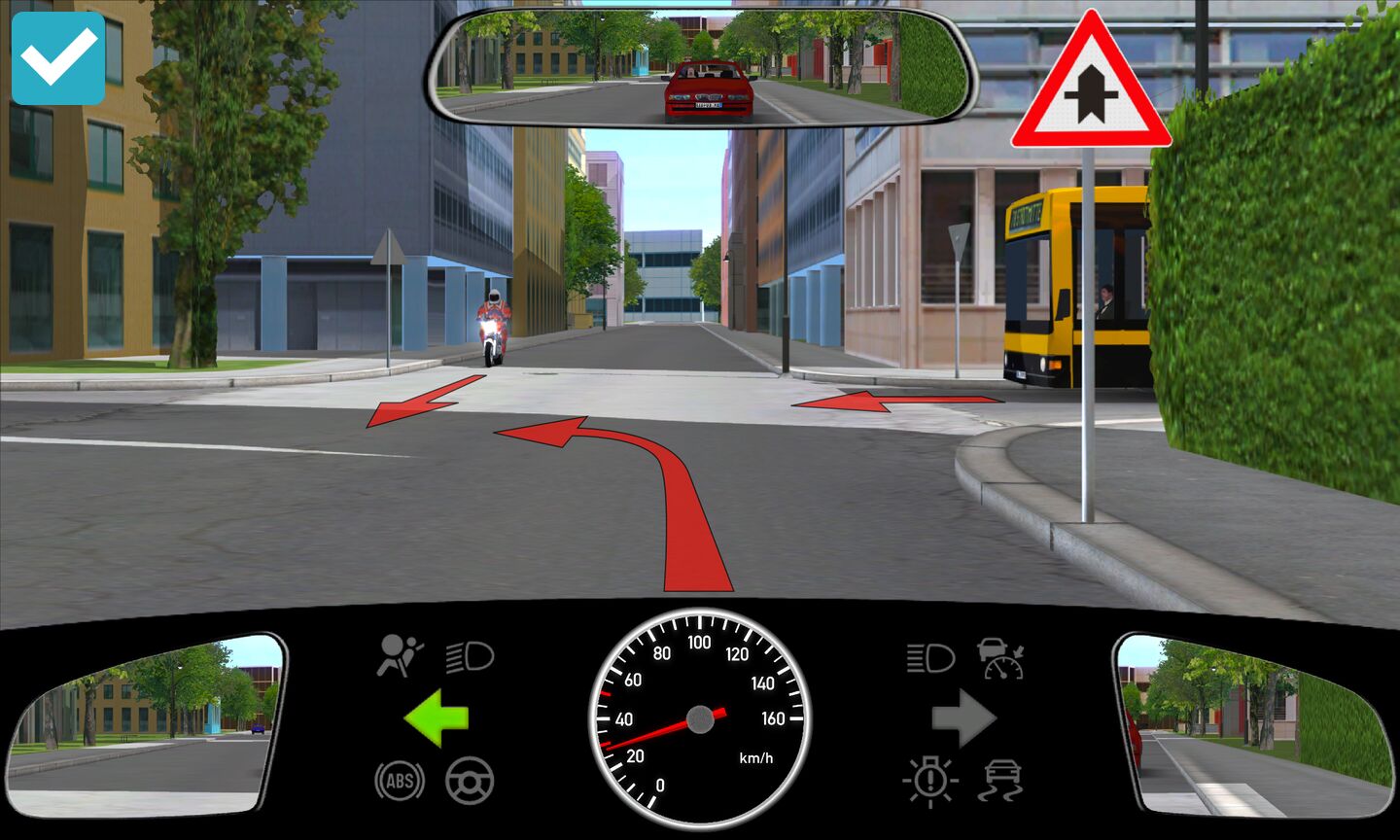
Task: Look at the left side mirror
Action: pos(146,724)
